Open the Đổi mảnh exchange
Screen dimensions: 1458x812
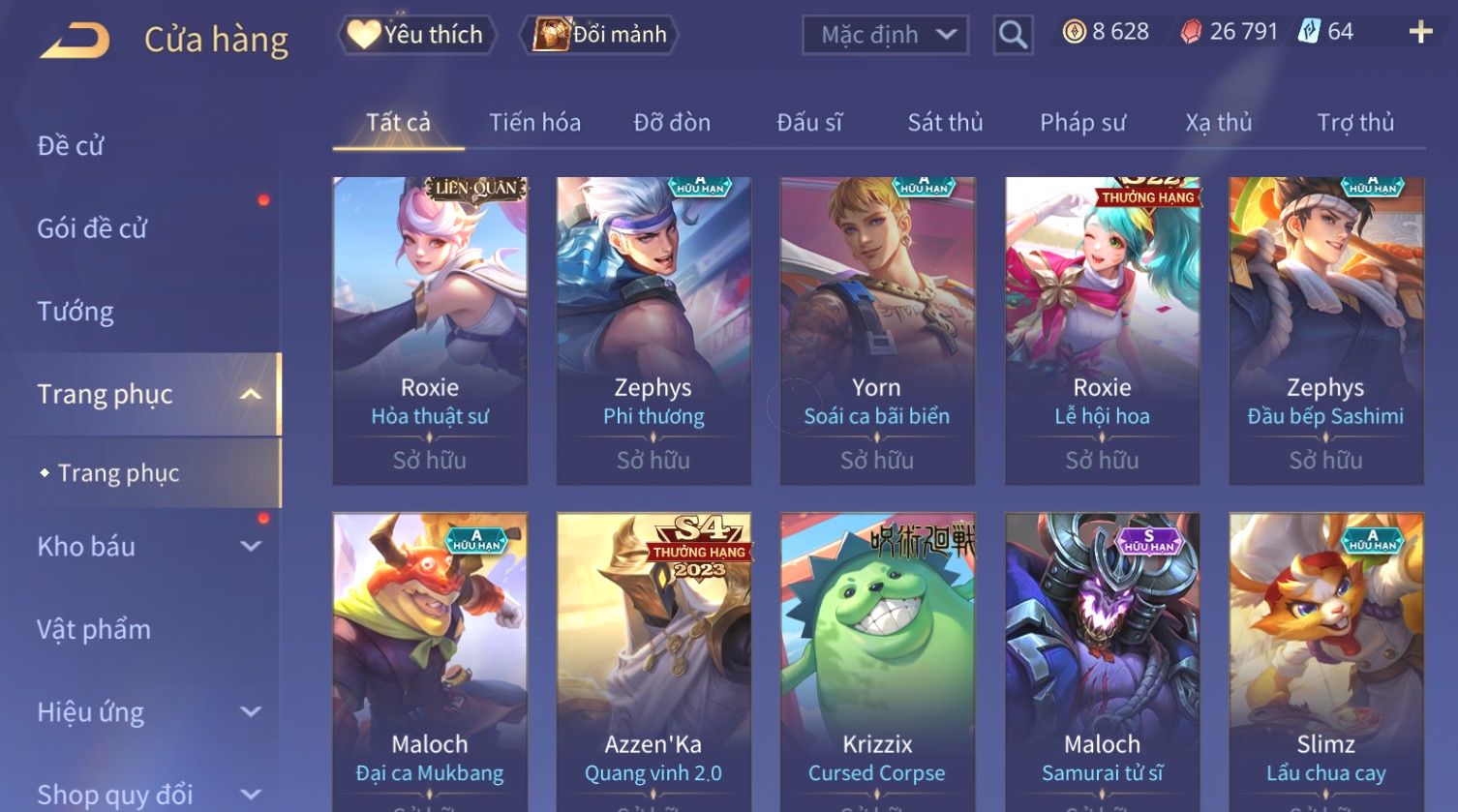pyautogui.click(x=600, y=35)
